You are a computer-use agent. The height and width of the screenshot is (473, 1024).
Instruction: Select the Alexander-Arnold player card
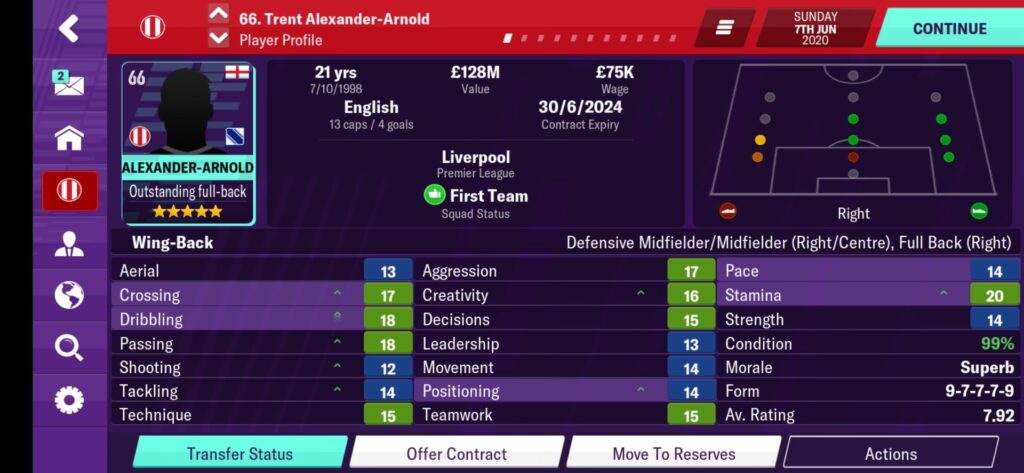189,145
